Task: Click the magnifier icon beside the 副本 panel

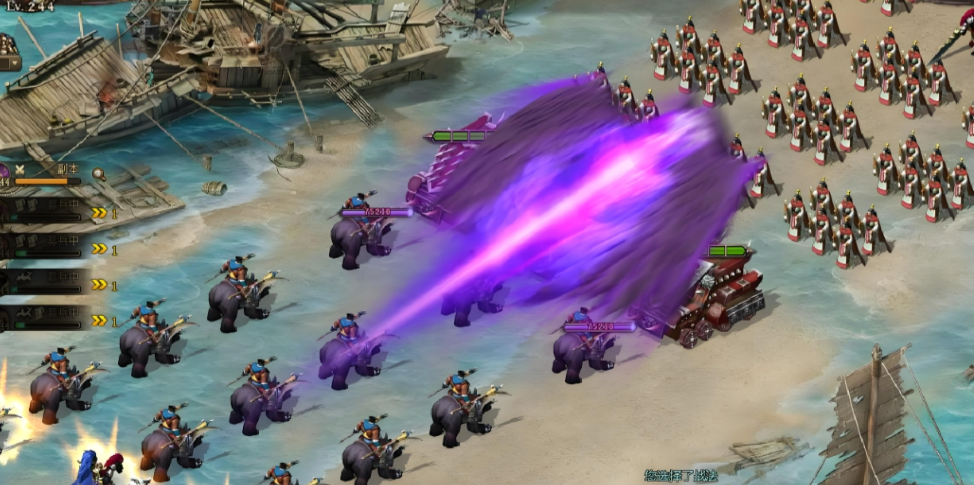Action: click(x=98, y=173)
